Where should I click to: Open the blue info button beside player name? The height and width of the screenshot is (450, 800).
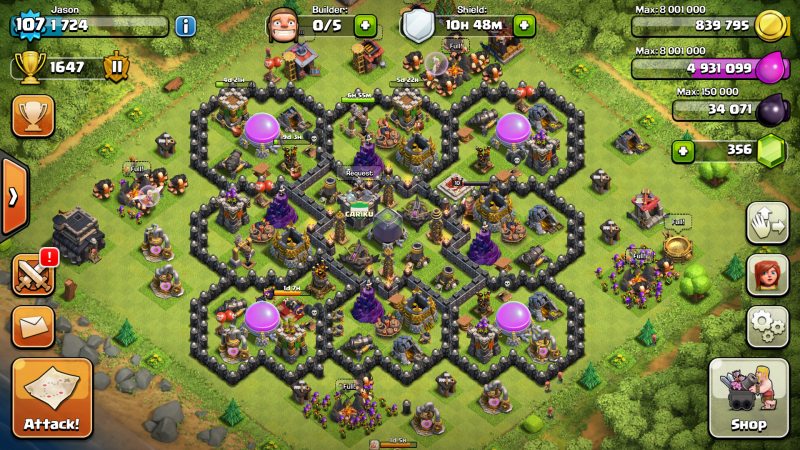click(x=185, y=26)
